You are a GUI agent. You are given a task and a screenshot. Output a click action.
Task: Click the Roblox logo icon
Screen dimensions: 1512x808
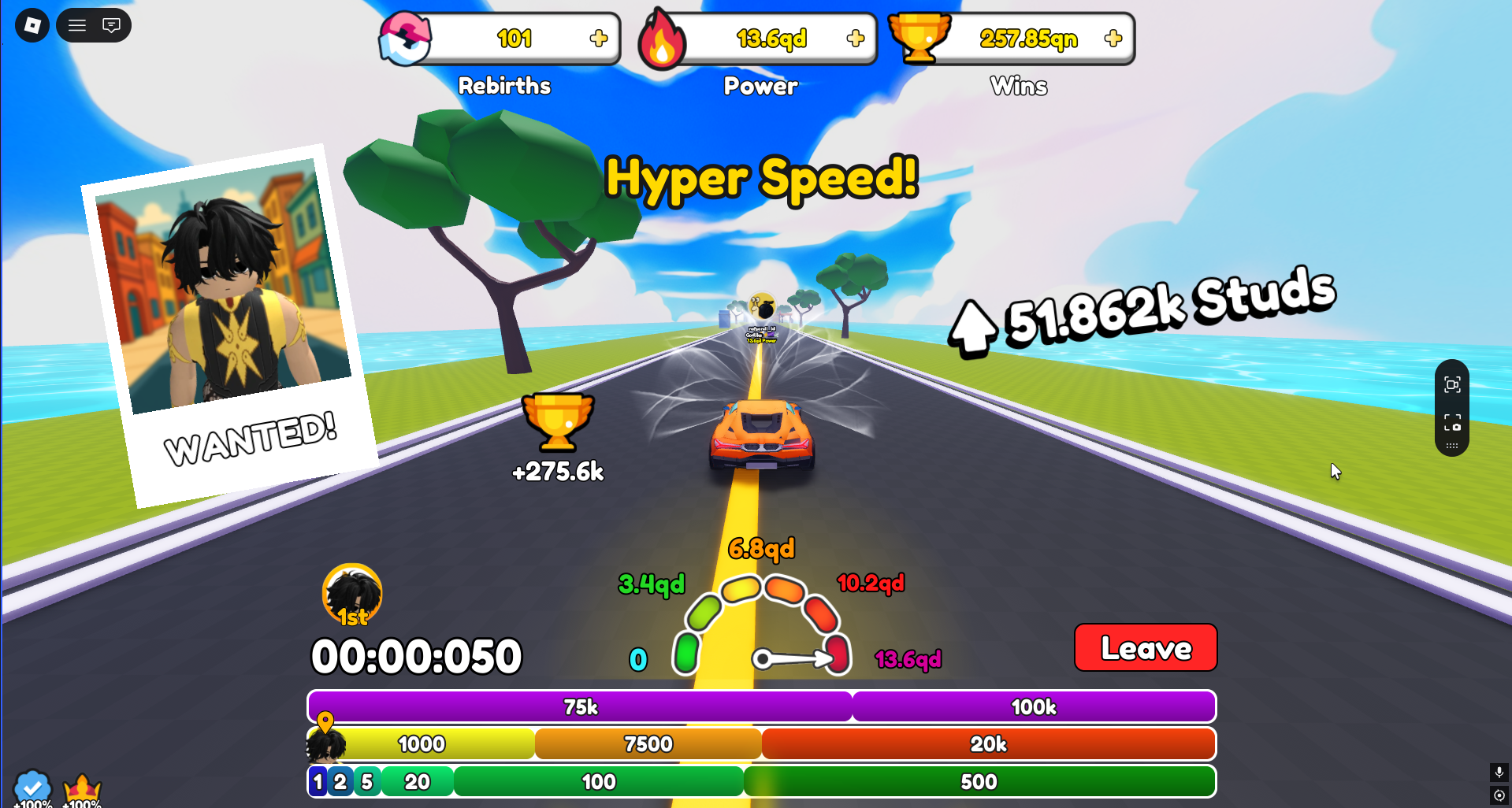(32, 24)
